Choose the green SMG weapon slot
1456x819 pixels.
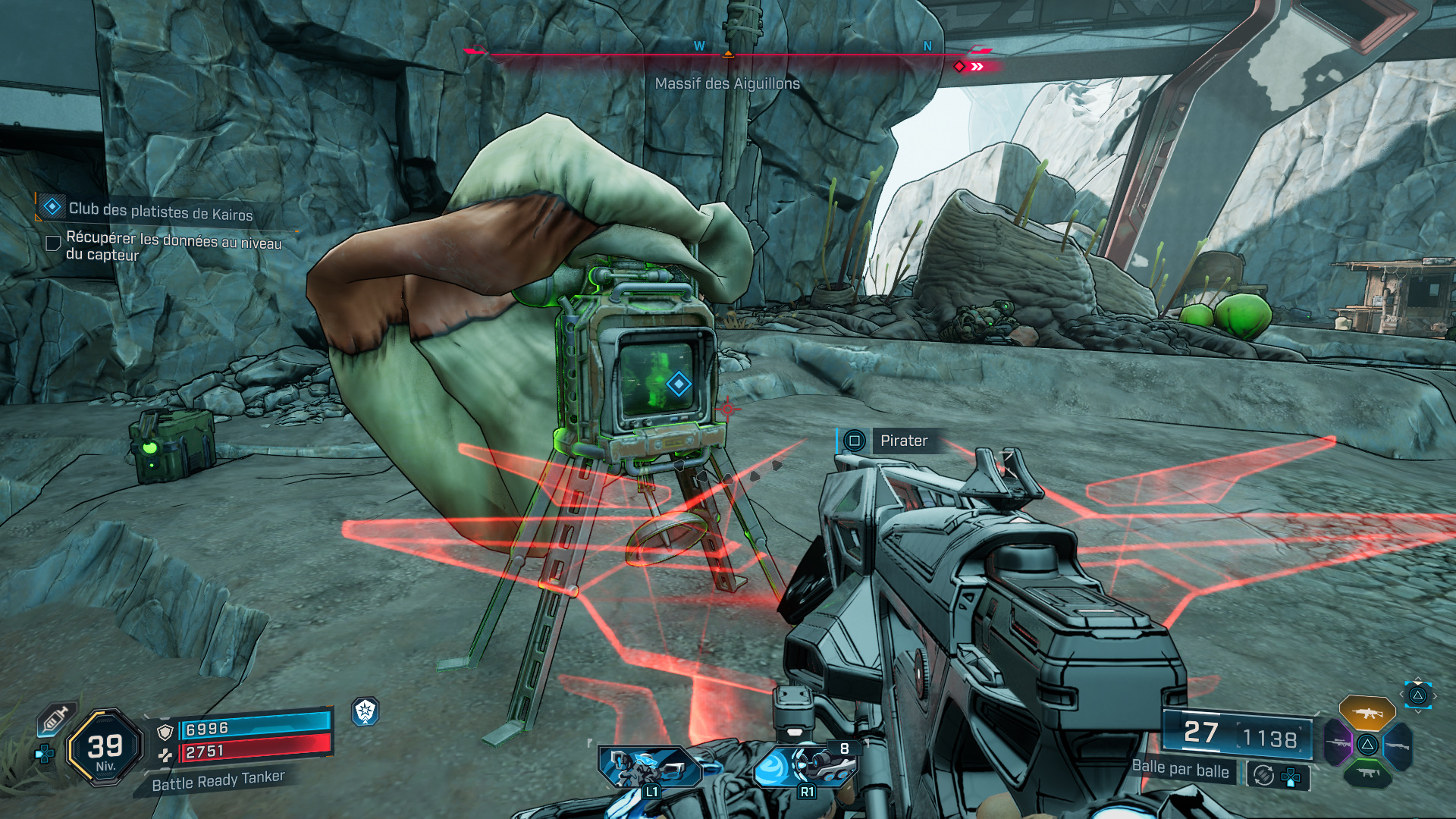pyautogui.click(x=1367, y=773)
